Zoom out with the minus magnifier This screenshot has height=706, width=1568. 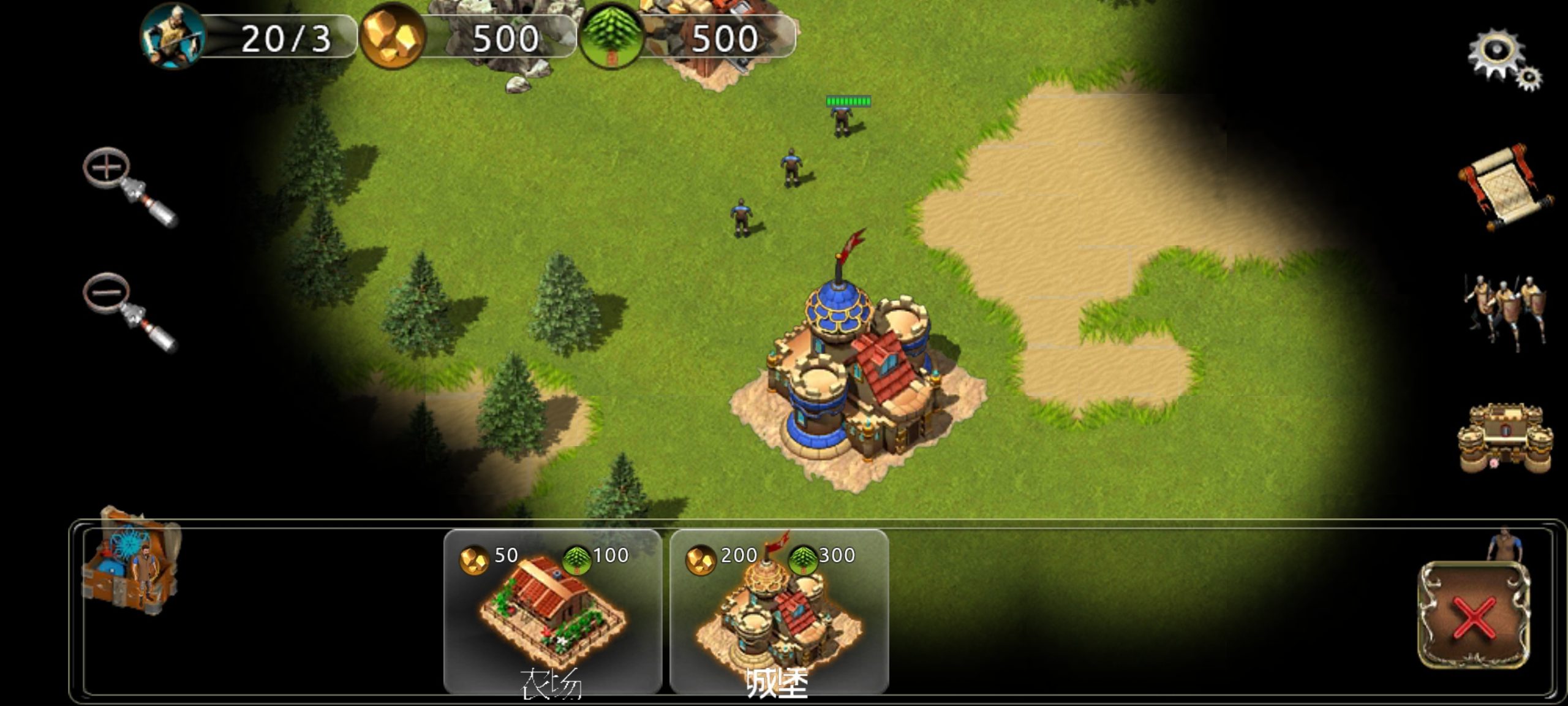click(x=127, y=311)
